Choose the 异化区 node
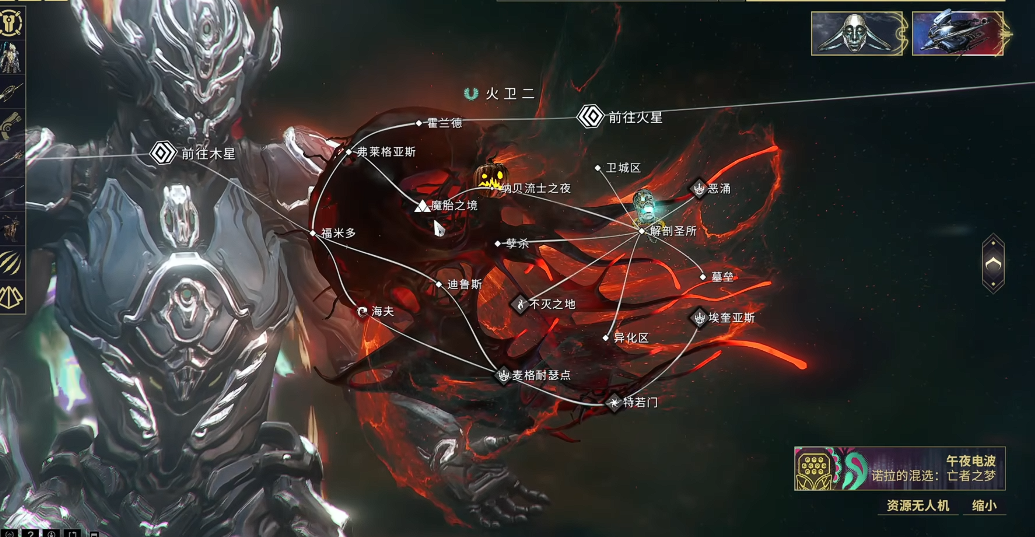Viewport: 1035px width, 537px height. pos(606,338)
